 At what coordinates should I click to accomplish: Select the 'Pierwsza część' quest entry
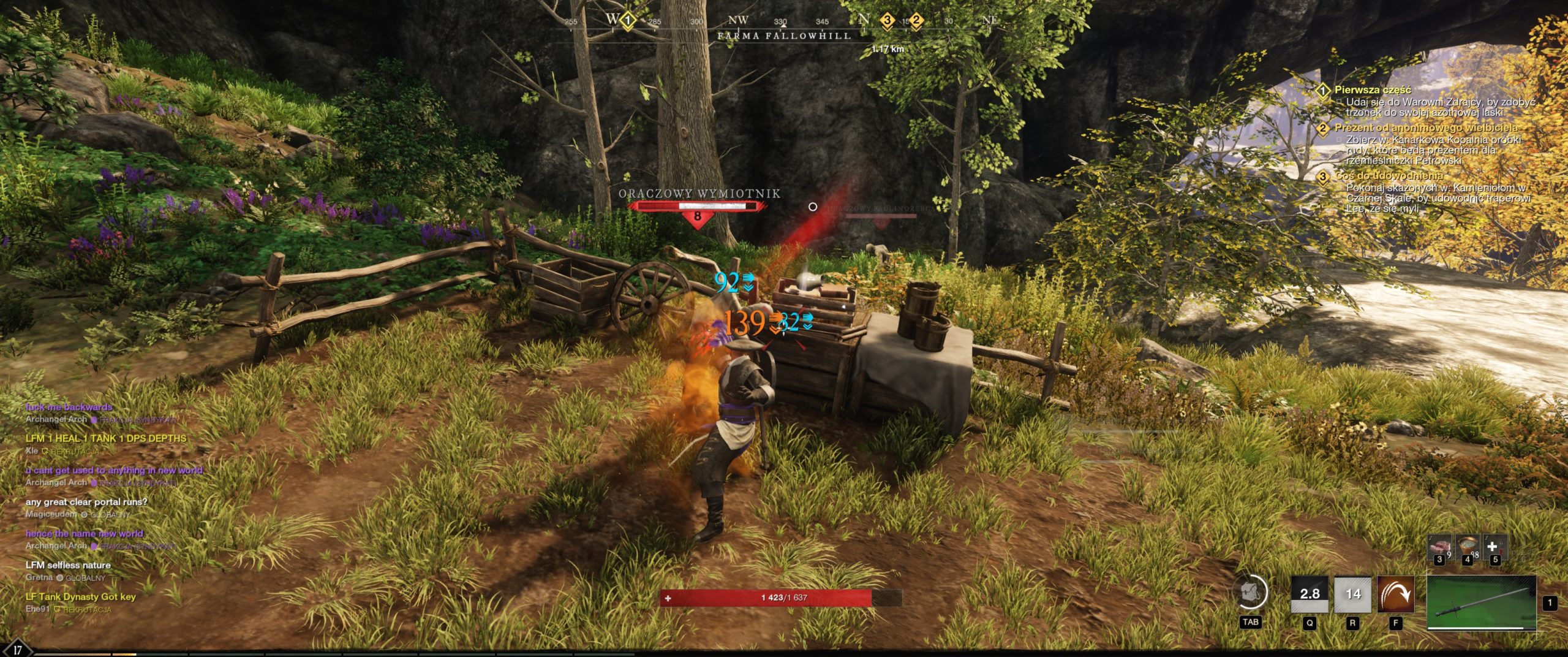[1373, 90]
